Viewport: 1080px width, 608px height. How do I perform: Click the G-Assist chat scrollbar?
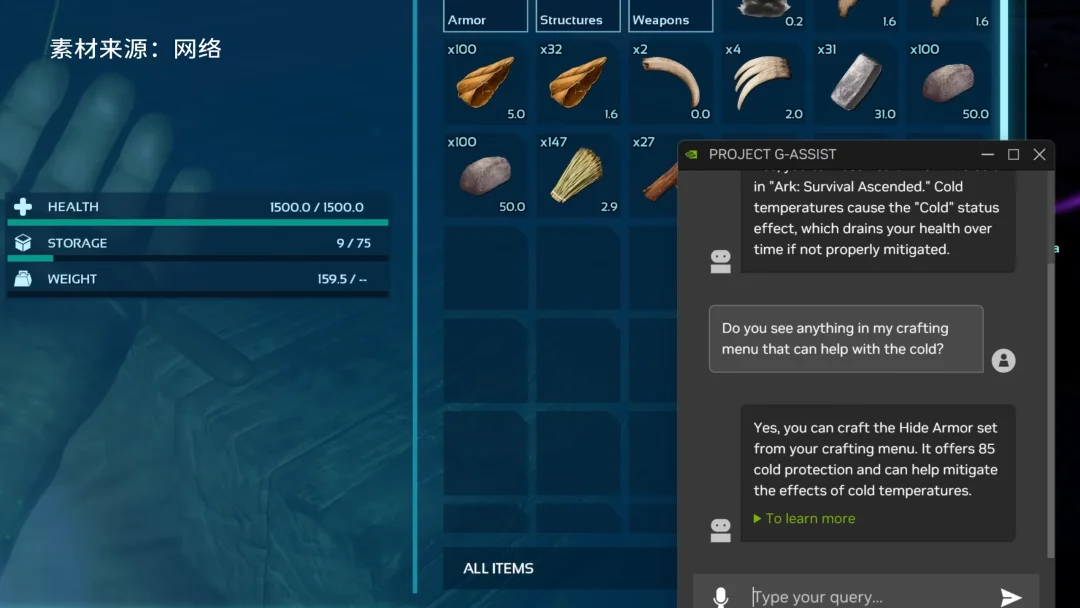click(1049, 400)
